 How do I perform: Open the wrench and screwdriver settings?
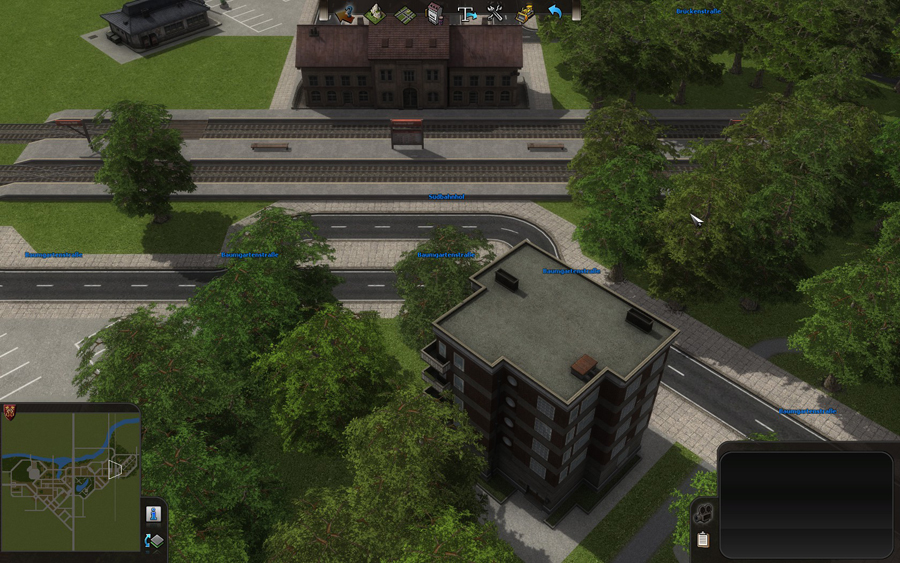pos(495,14)
